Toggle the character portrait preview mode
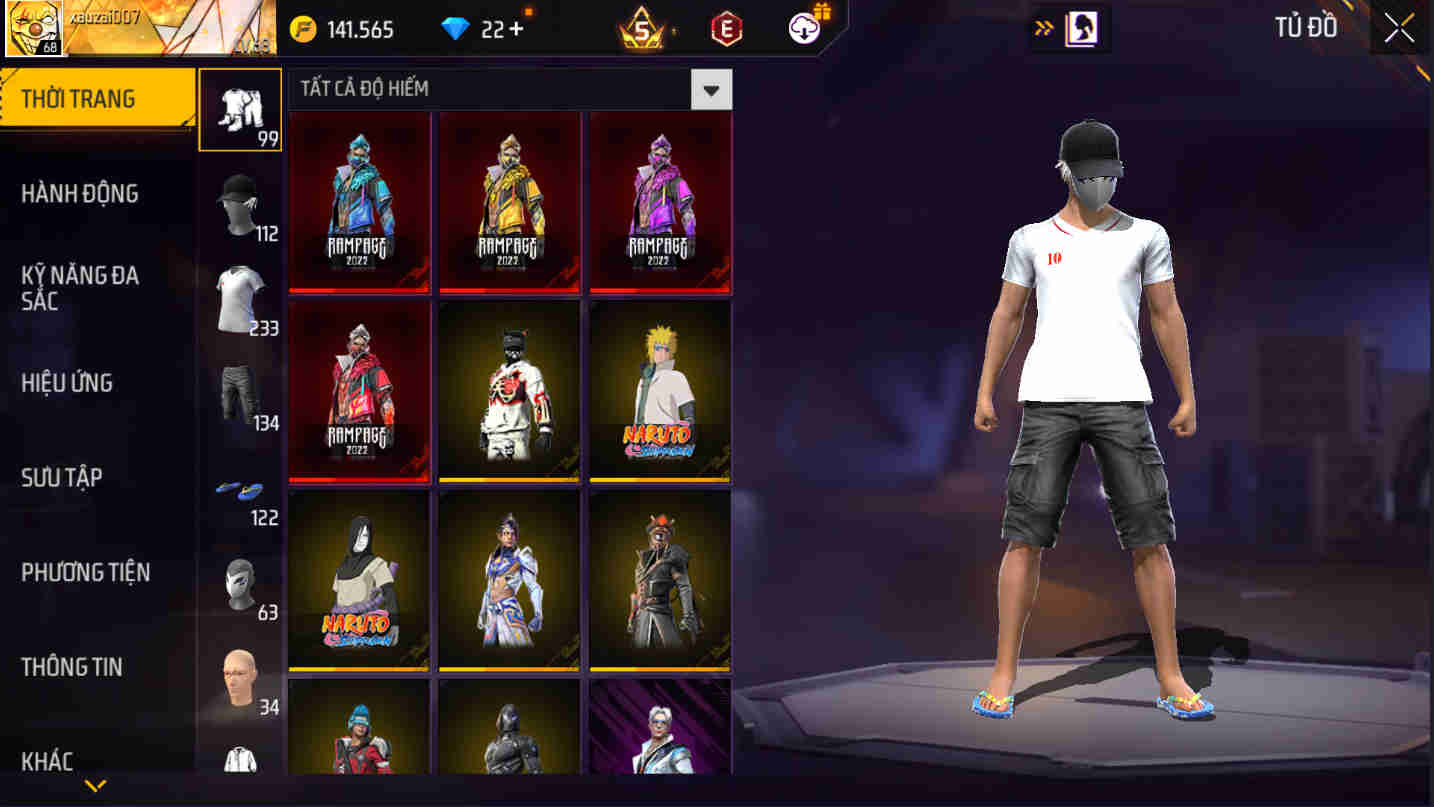 click(x=1080, y=29)
